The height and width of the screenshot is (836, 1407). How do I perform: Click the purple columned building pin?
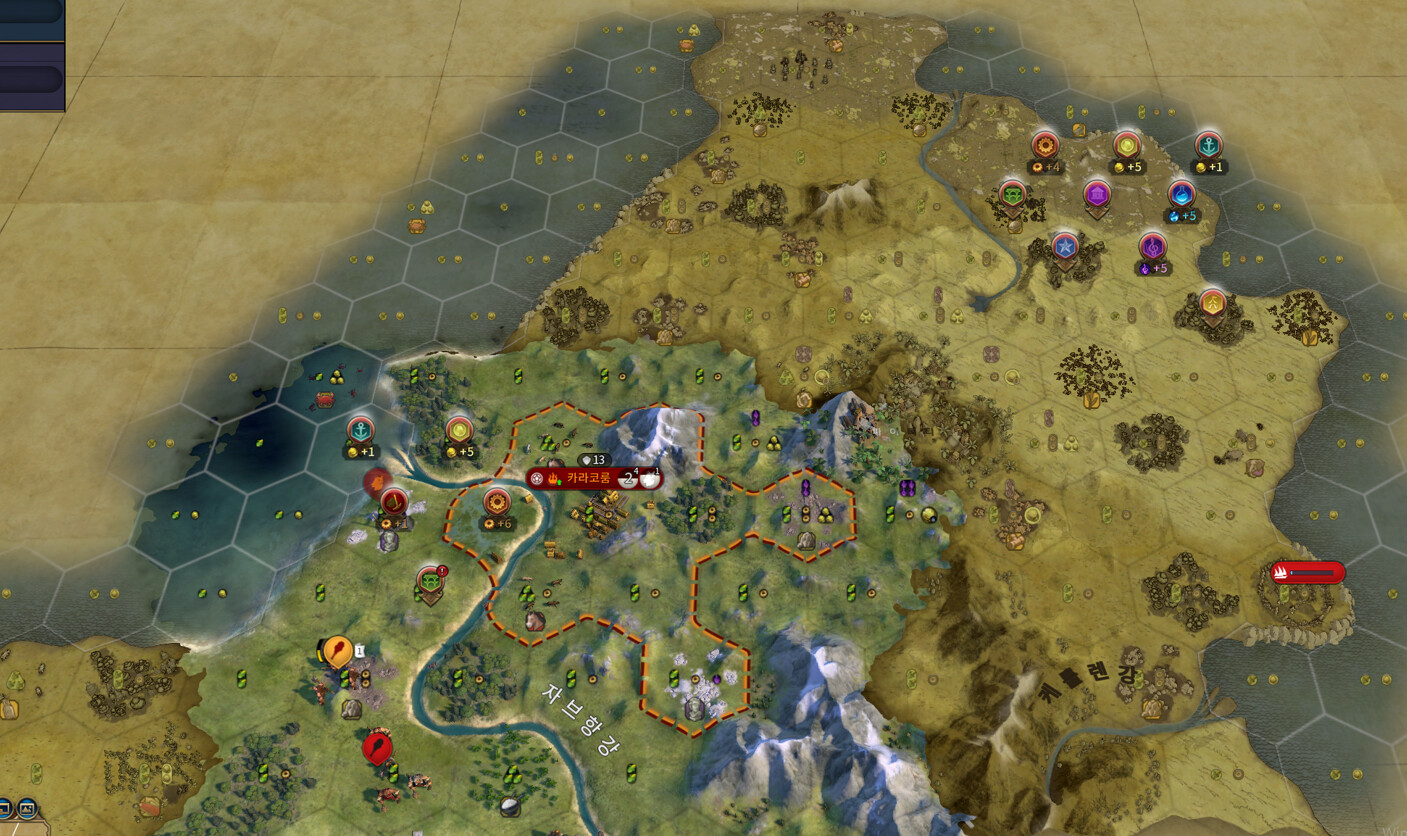[x=1097, y=194]
